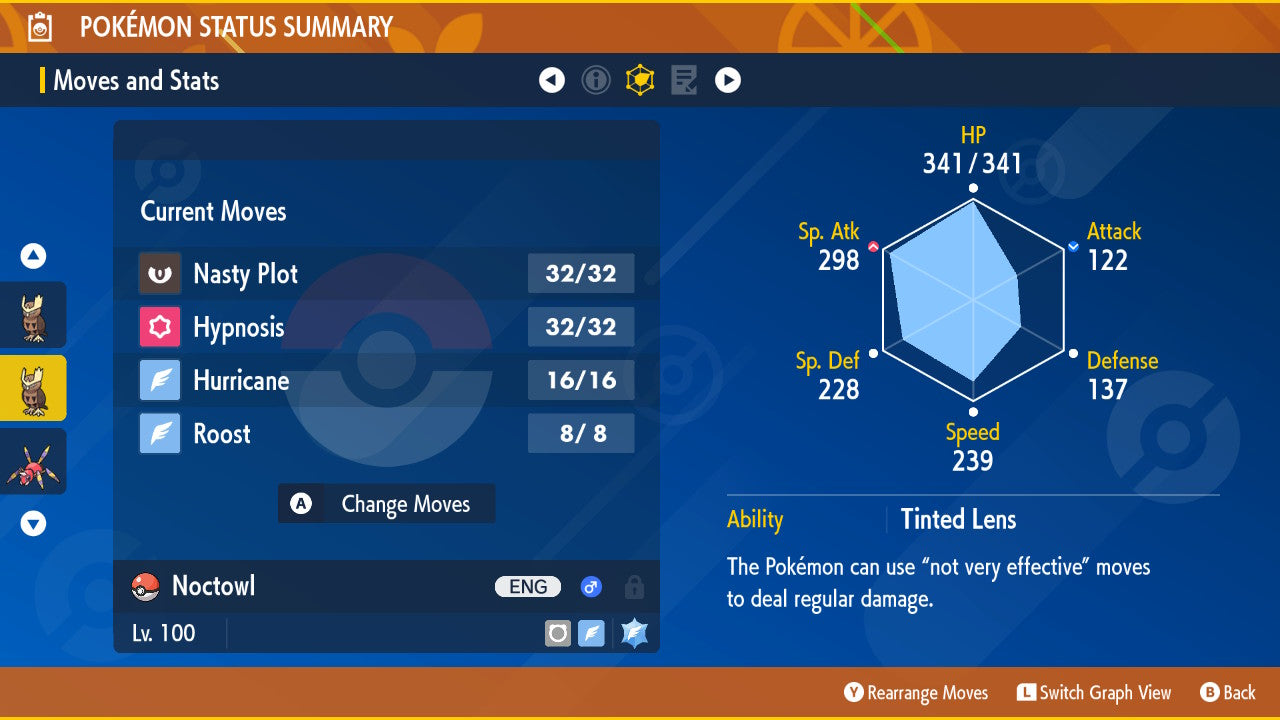Open the memo notes page tab
The image size is (1280, 720).
684,80
